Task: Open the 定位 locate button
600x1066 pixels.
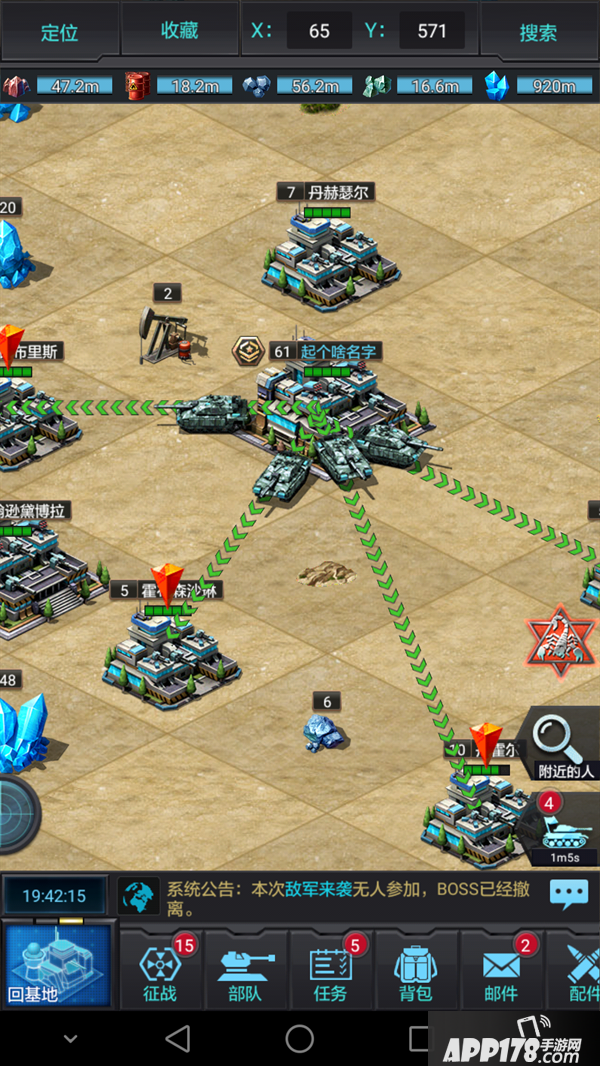Action: 59,31
